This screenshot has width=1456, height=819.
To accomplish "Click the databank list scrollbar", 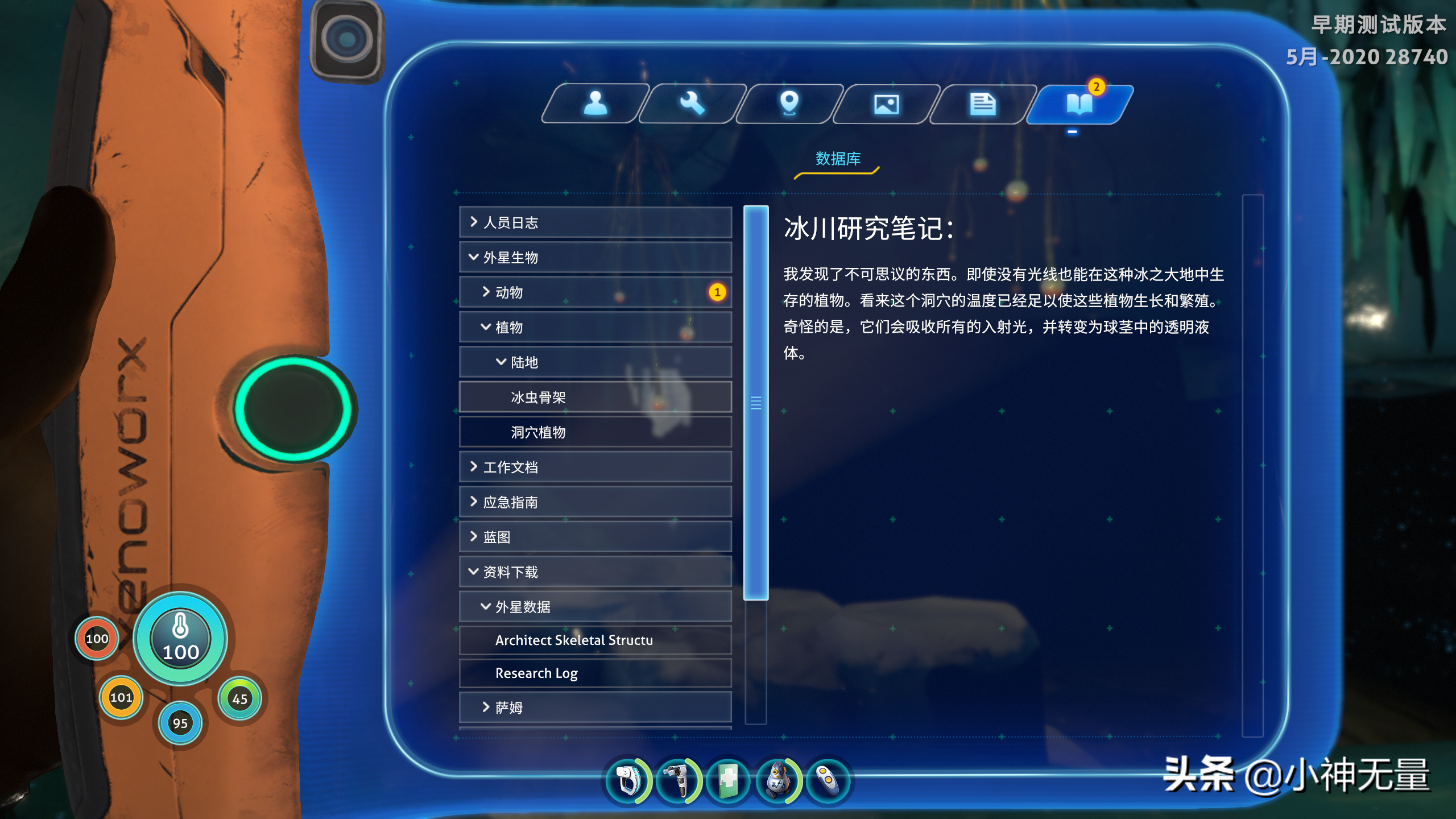I will tap(755, 404).
